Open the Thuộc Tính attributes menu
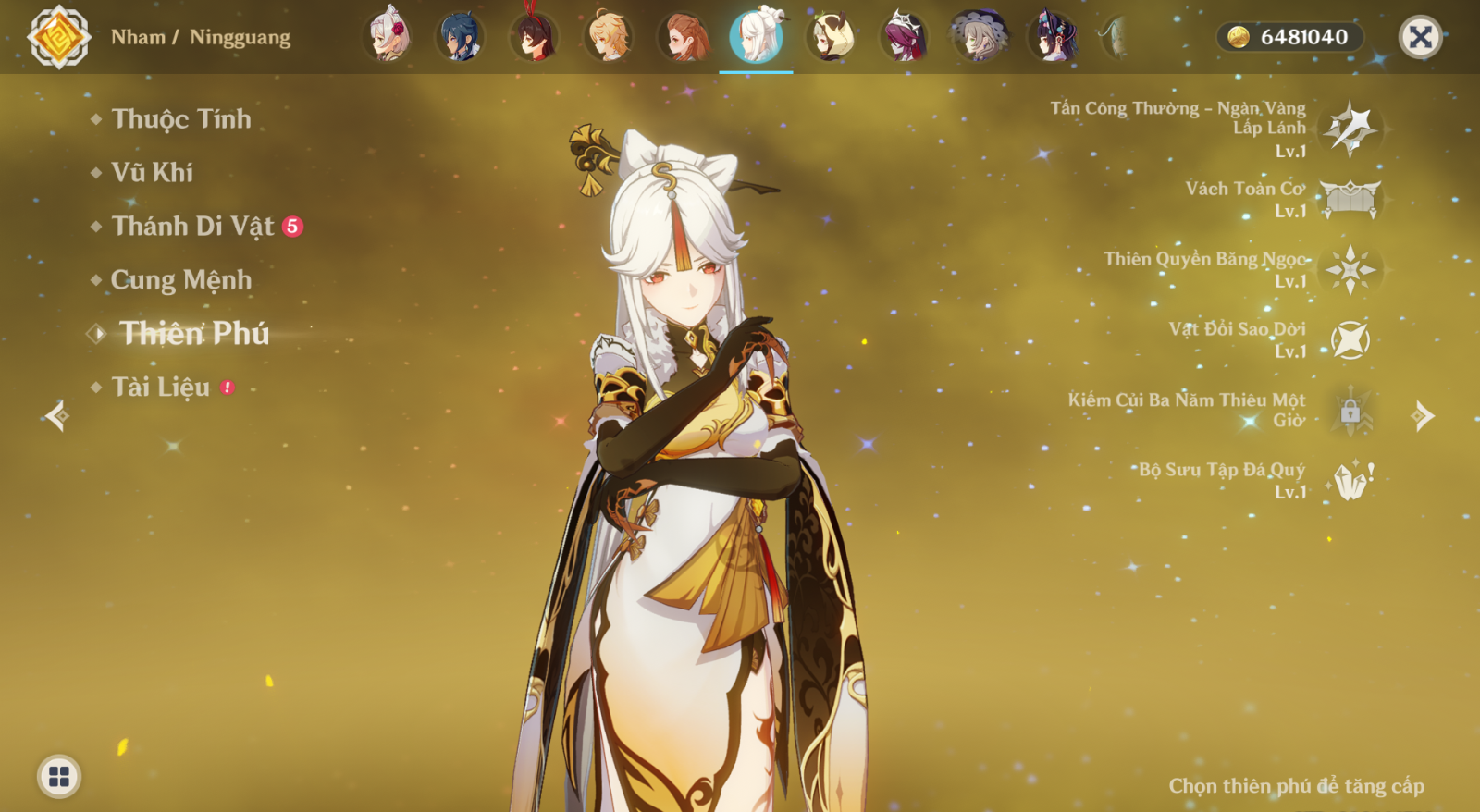The width and height of the screenshot is (1480, 812). coord(180,119)
